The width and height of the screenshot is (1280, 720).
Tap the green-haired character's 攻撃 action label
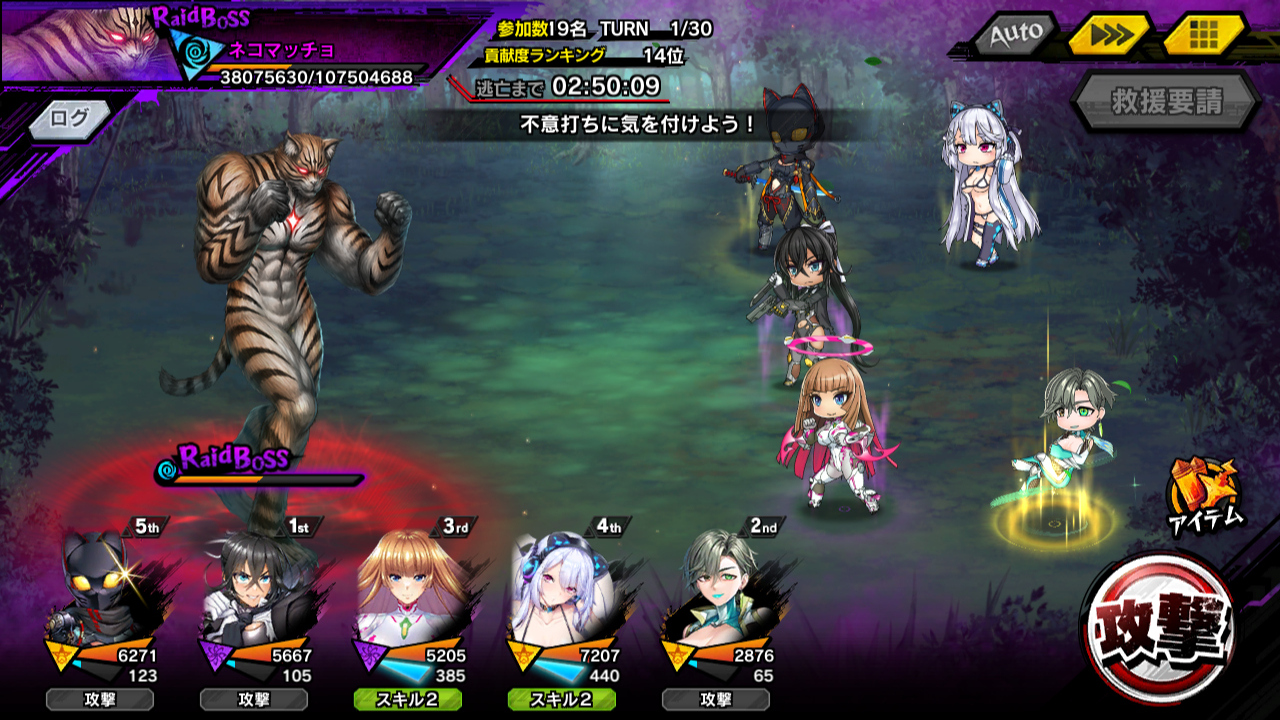click(x=714, y=699)
